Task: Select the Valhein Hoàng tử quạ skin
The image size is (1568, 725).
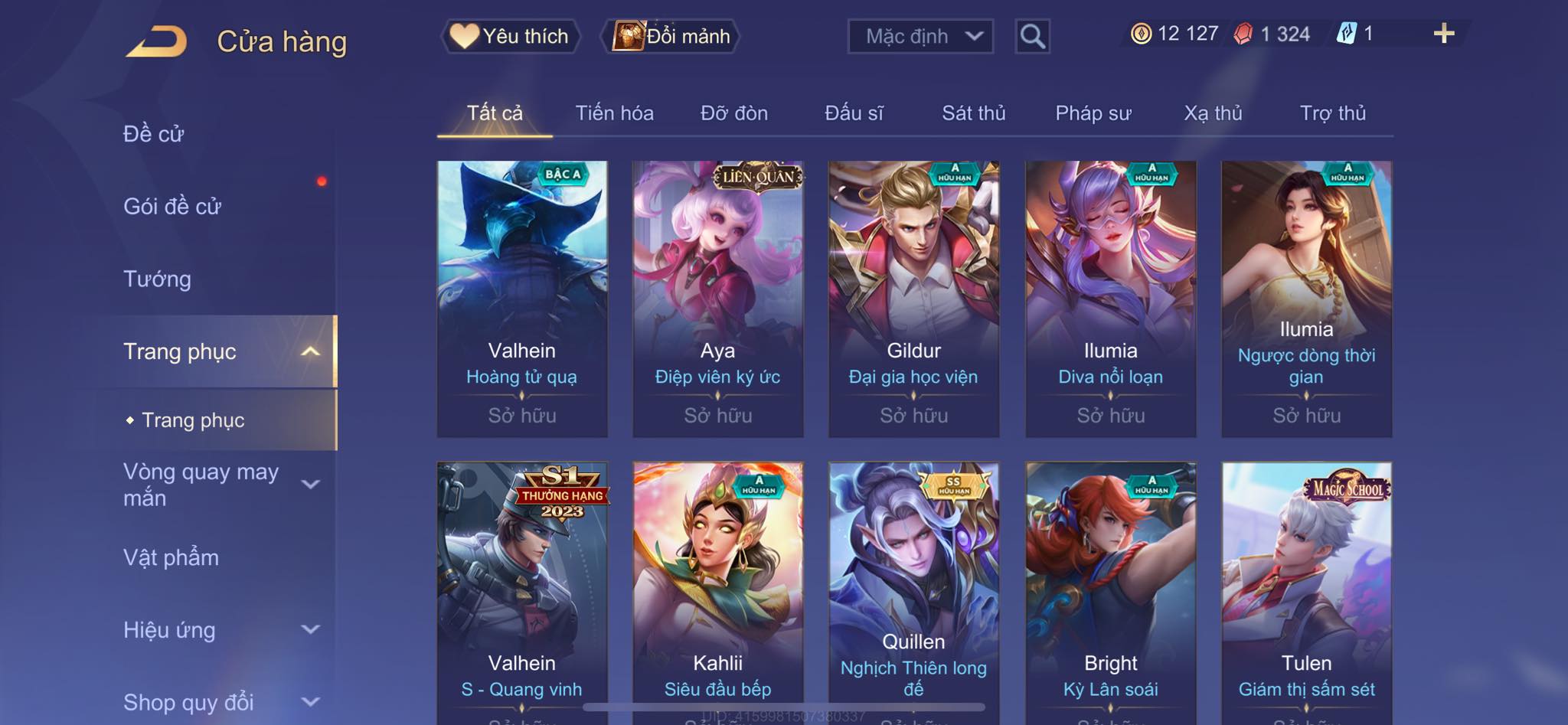Action: (522, 299)
